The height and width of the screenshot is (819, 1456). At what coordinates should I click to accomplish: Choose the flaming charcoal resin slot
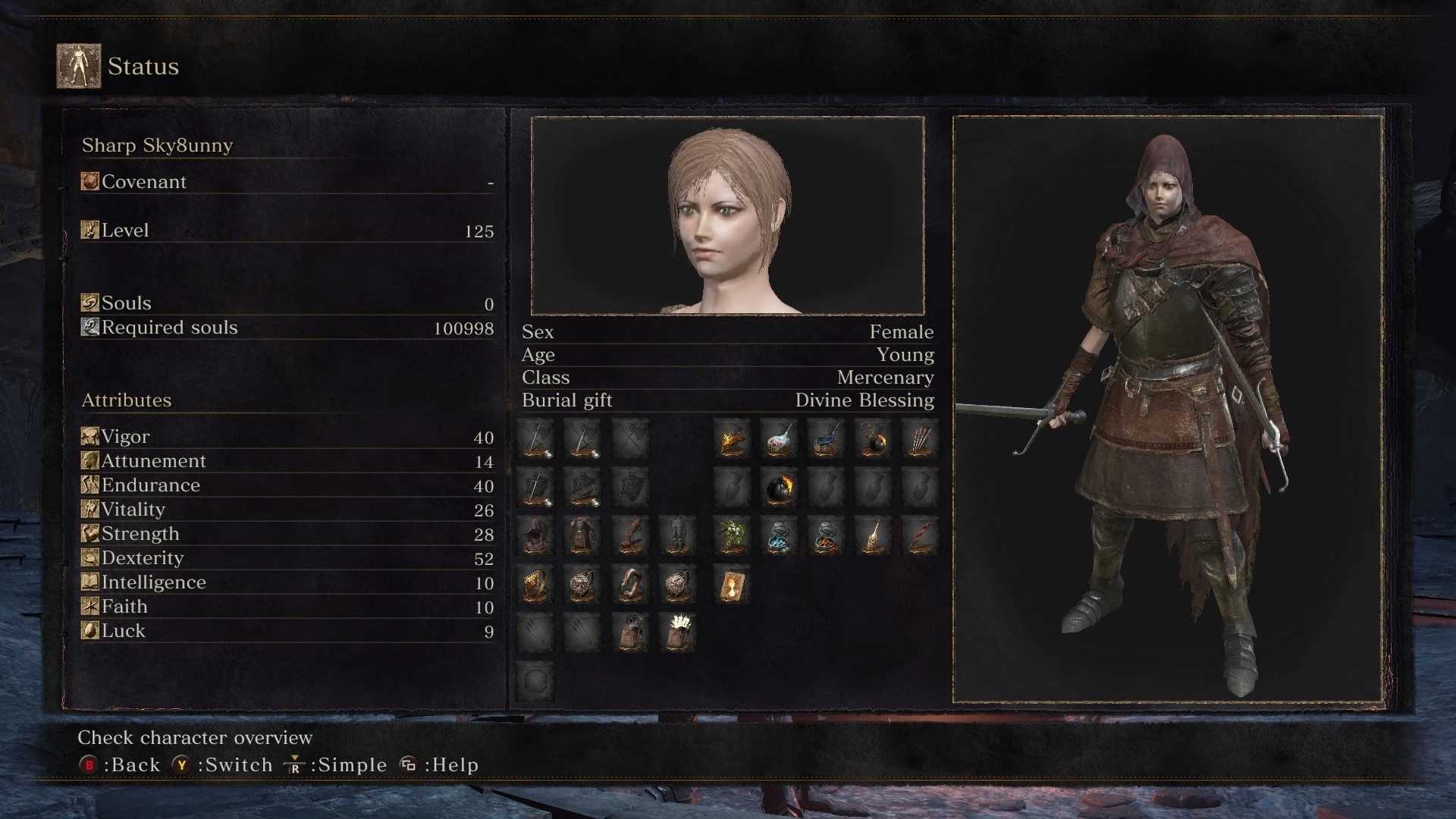(732, 439)
